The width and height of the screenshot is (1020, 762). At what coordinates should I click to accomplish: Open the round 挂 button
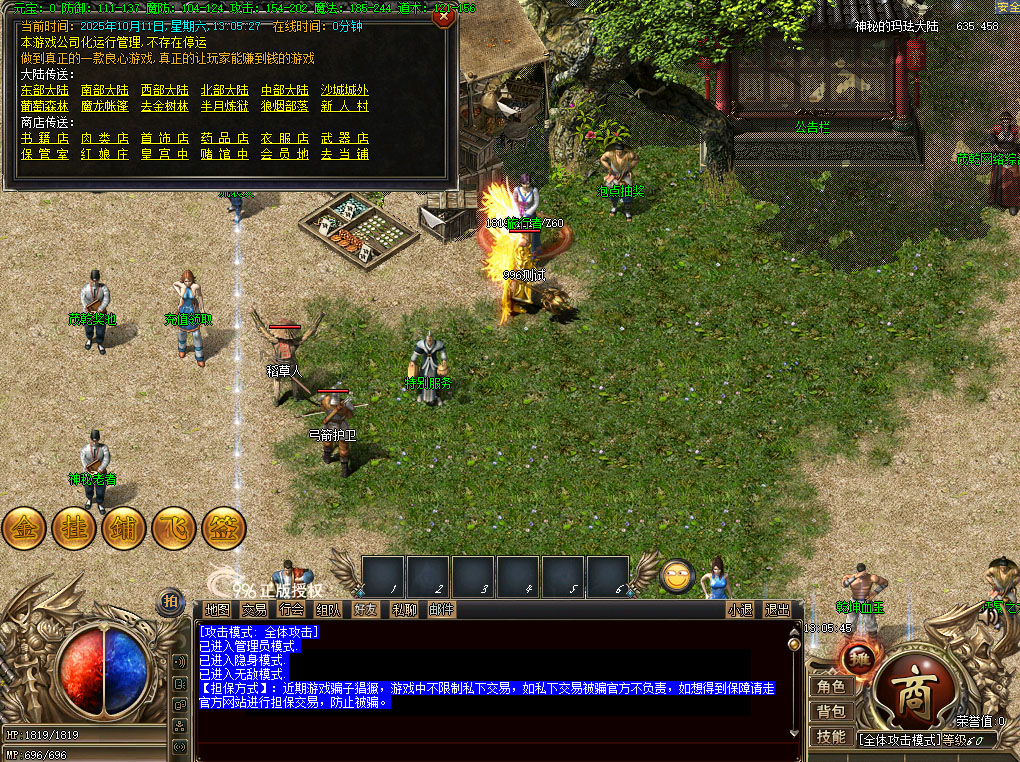pos(74,528)
